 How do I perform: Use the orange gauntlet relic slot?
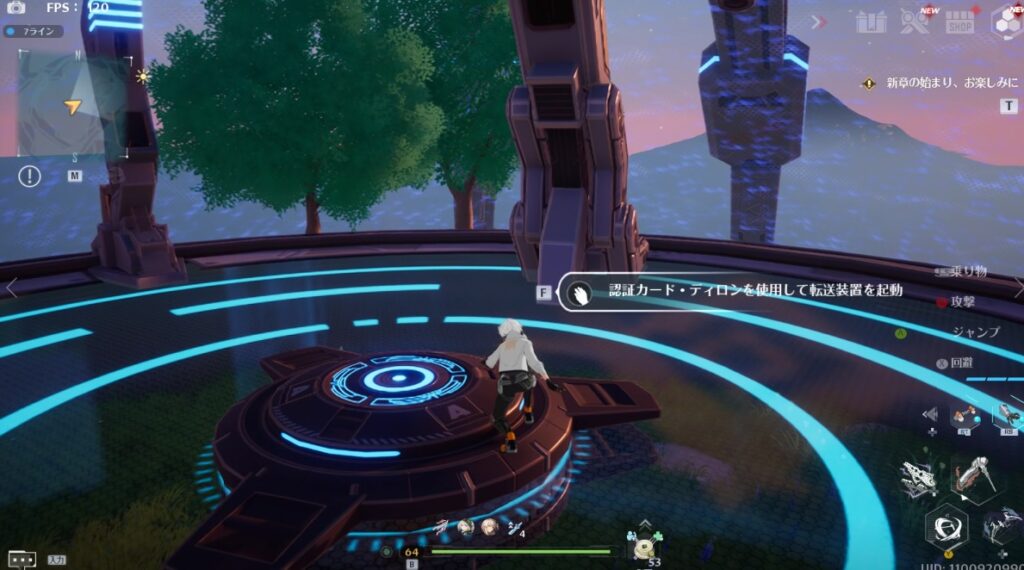coord(965,414)
